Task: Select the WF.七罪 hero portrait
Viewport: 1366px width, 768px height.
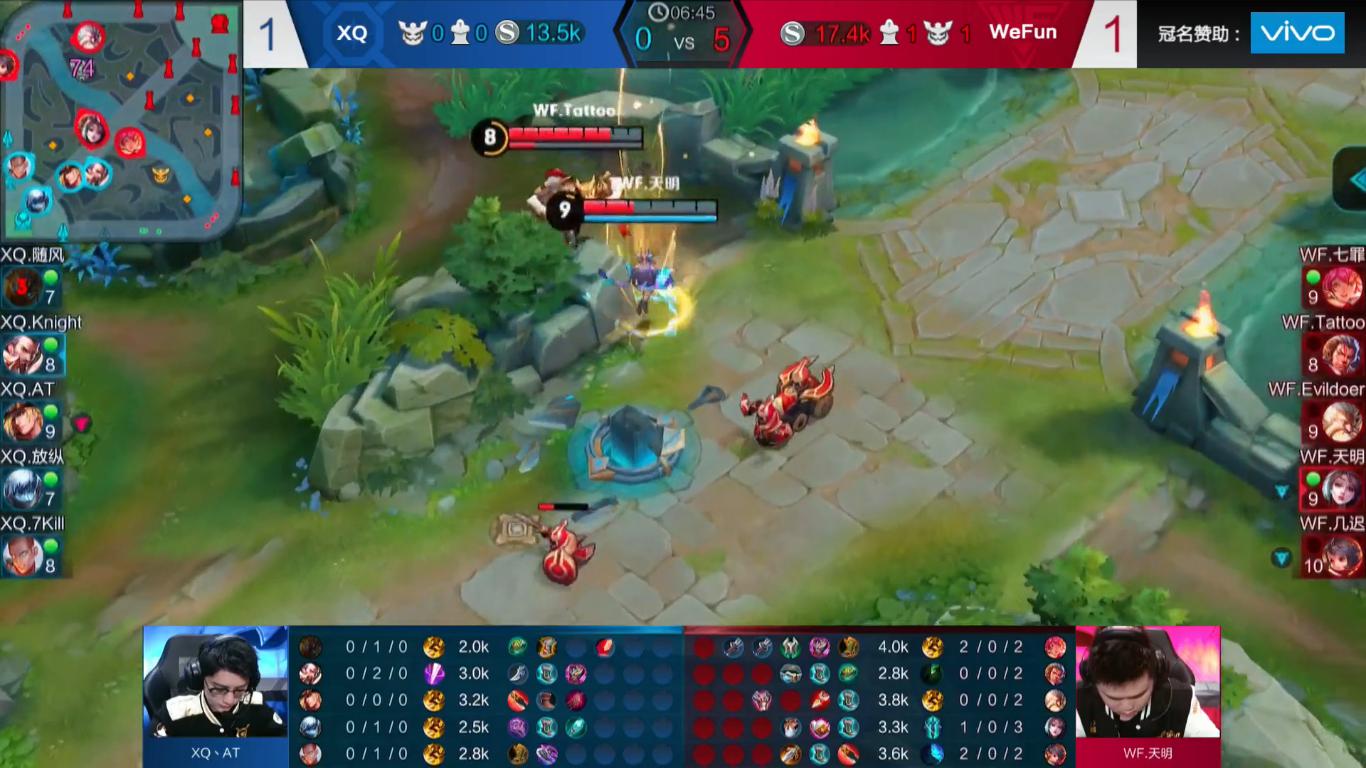Action: [x=1342, y=289]
